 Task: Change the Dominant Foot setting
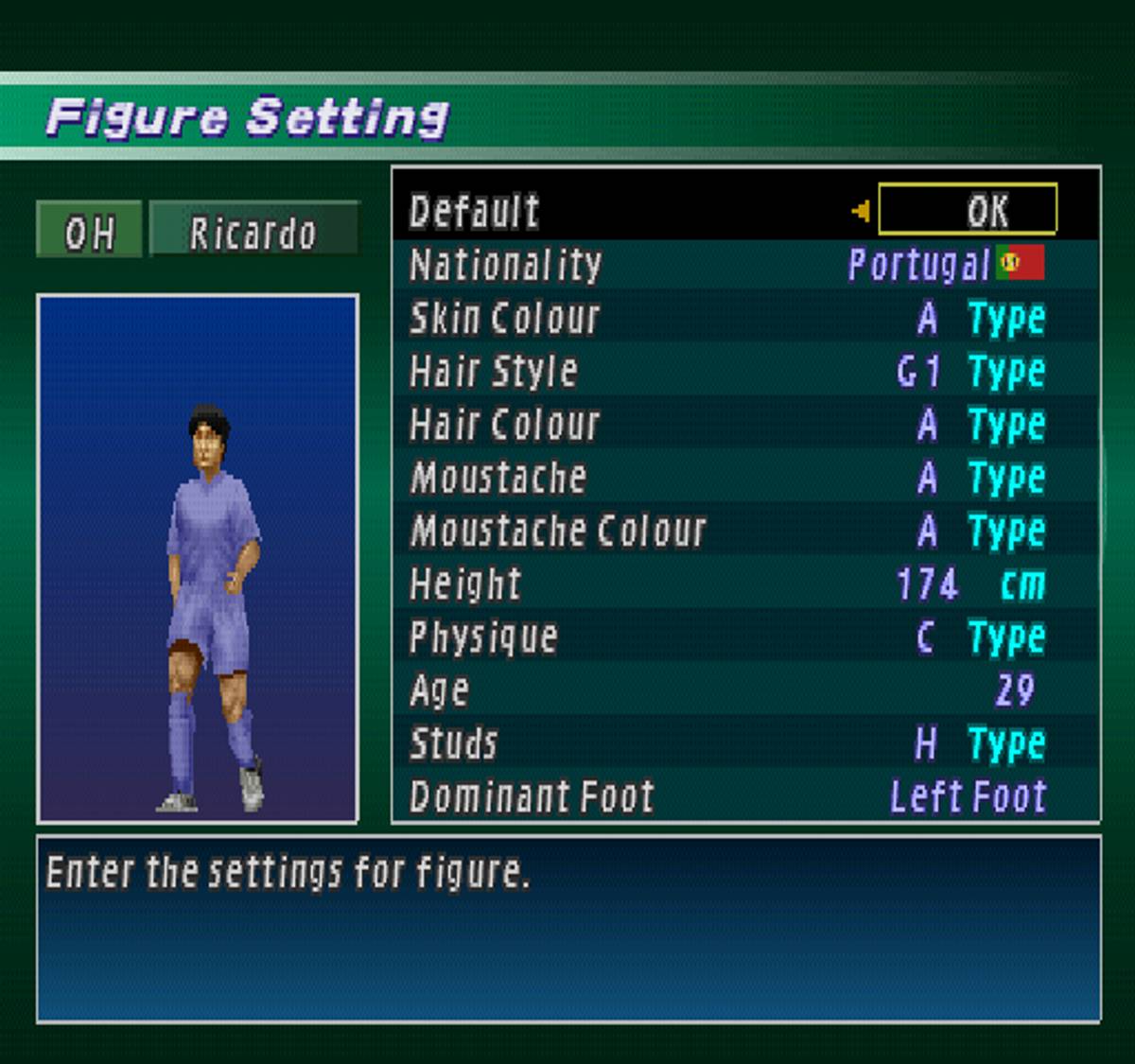point(745,796)
